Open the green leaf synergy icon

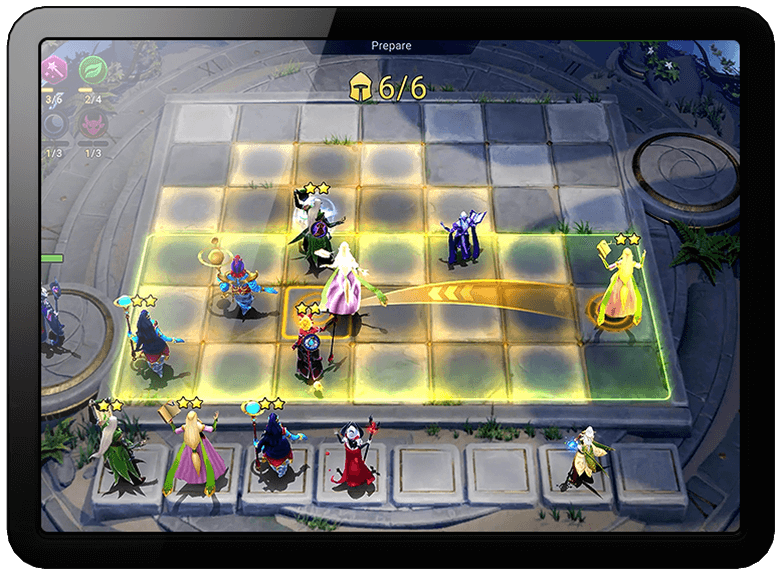click(93, 70)
